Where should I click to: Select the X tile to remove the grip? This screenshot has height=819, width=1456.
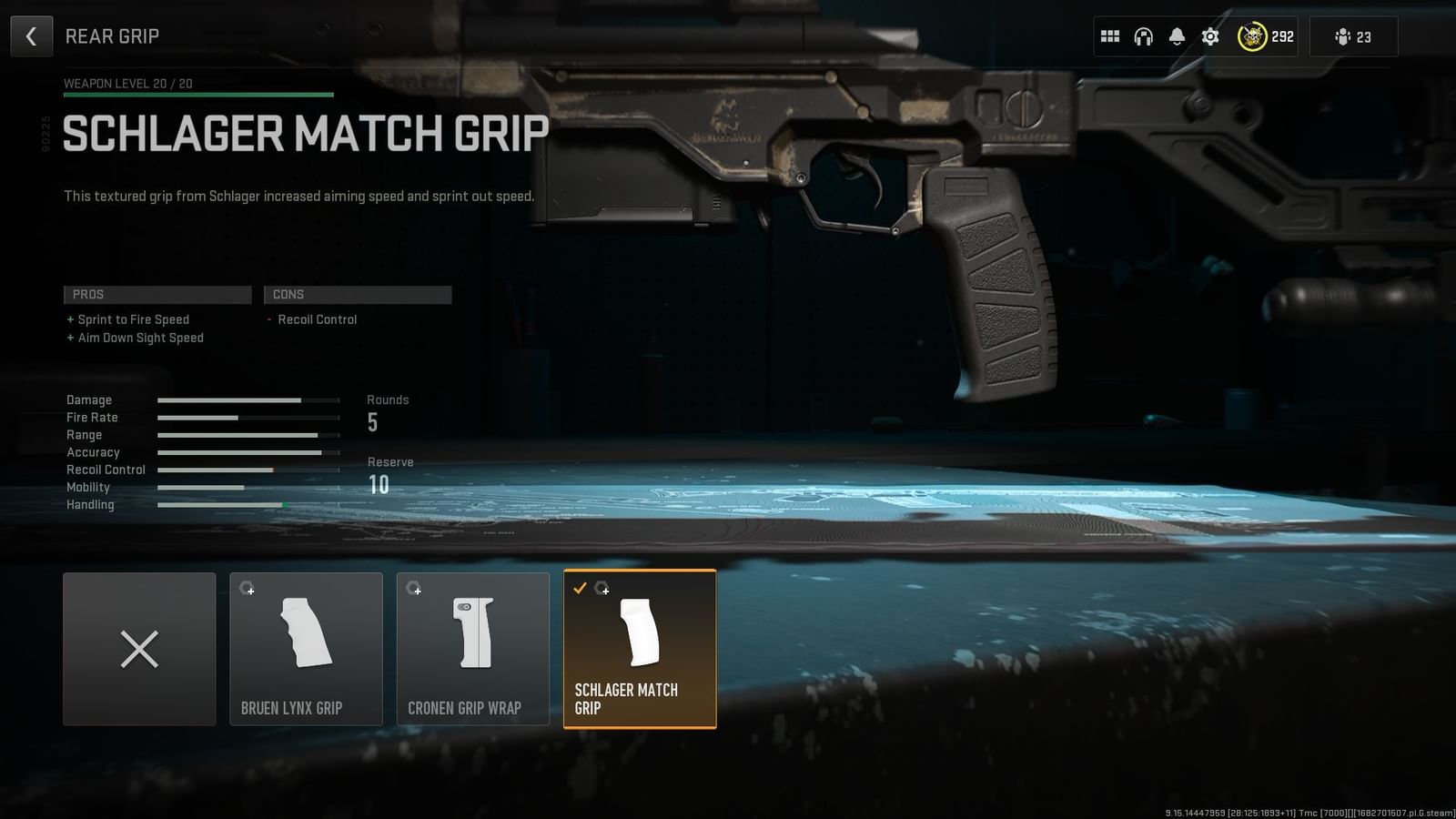[x=138, y=649]
